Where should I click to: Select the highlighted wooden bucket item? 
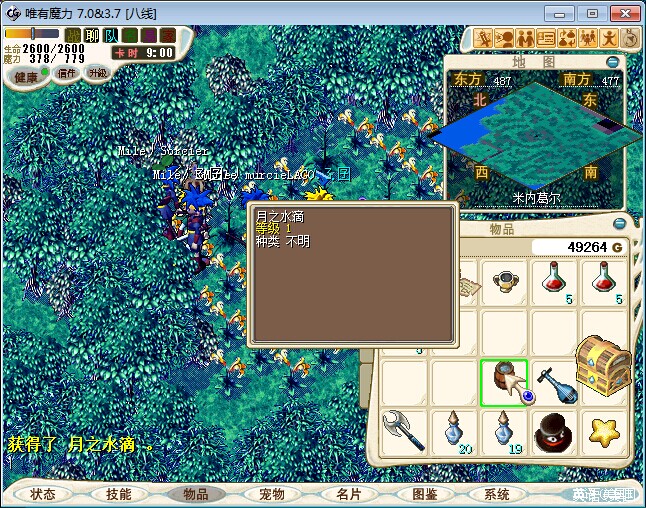504,382
